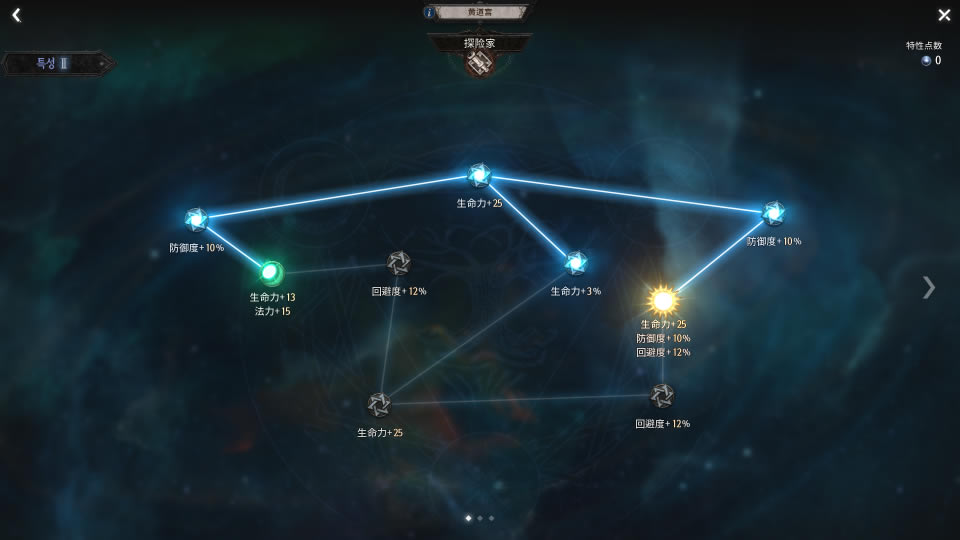Pick the unlit grey 生命力+25 node
The height and width of the screenshot is (540, 960).
[x=378, y=405]
